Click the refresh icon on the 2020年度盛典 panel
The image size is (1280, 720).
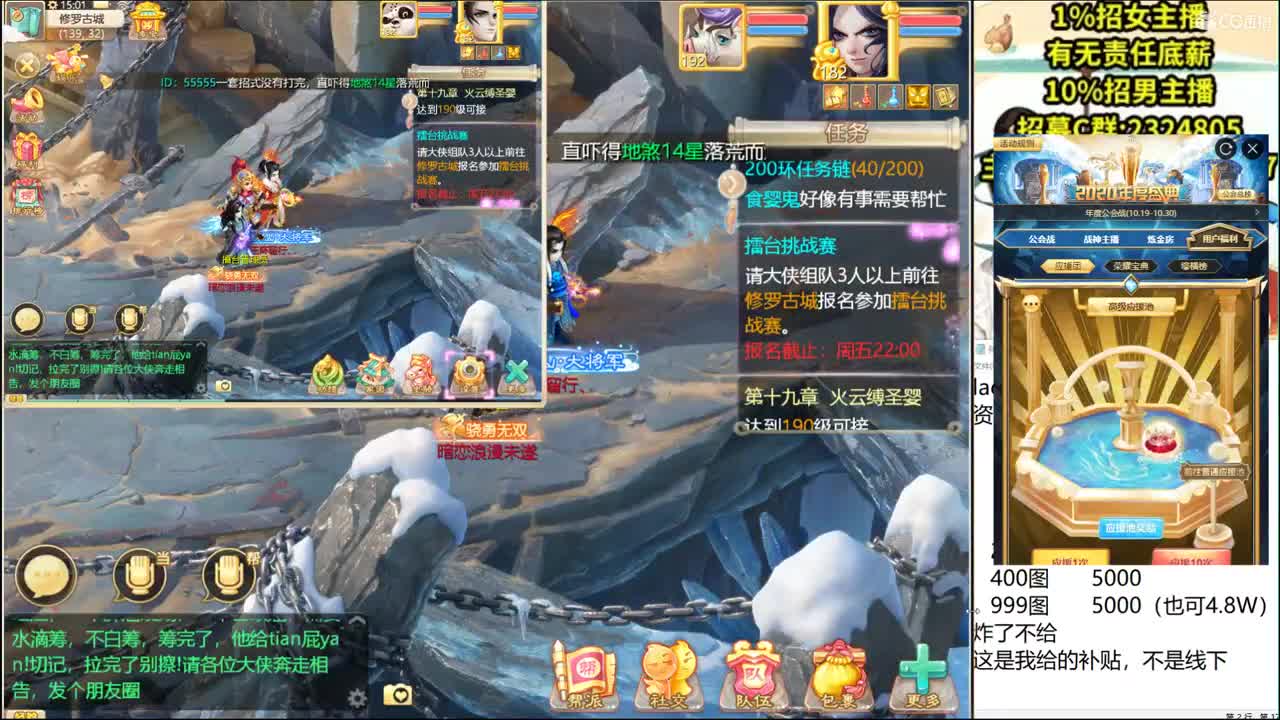[1224, 148]
